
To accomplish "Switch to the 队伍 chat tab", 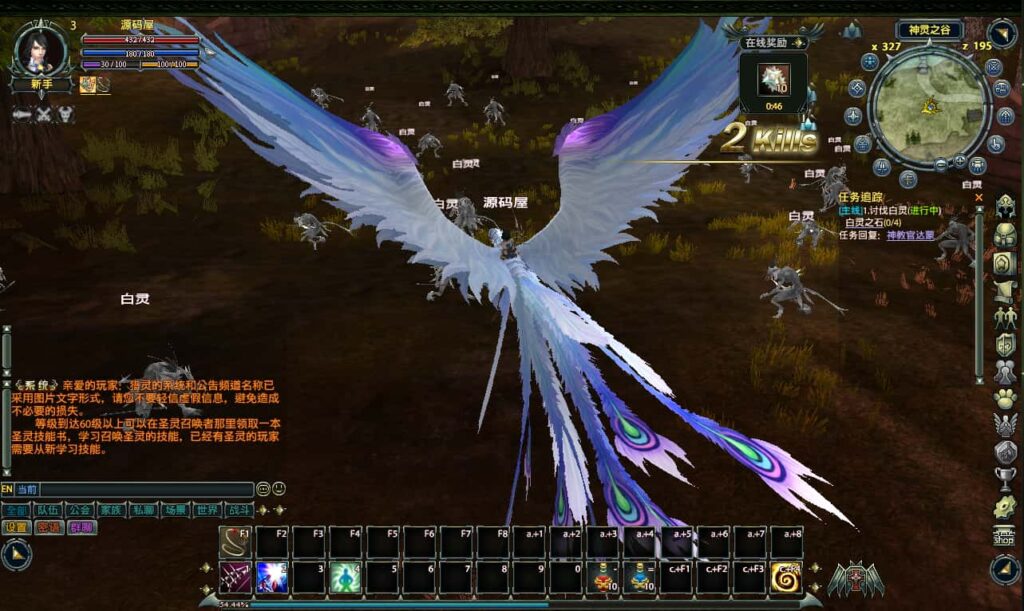I will pyautogui.click(x=47, y=510).
